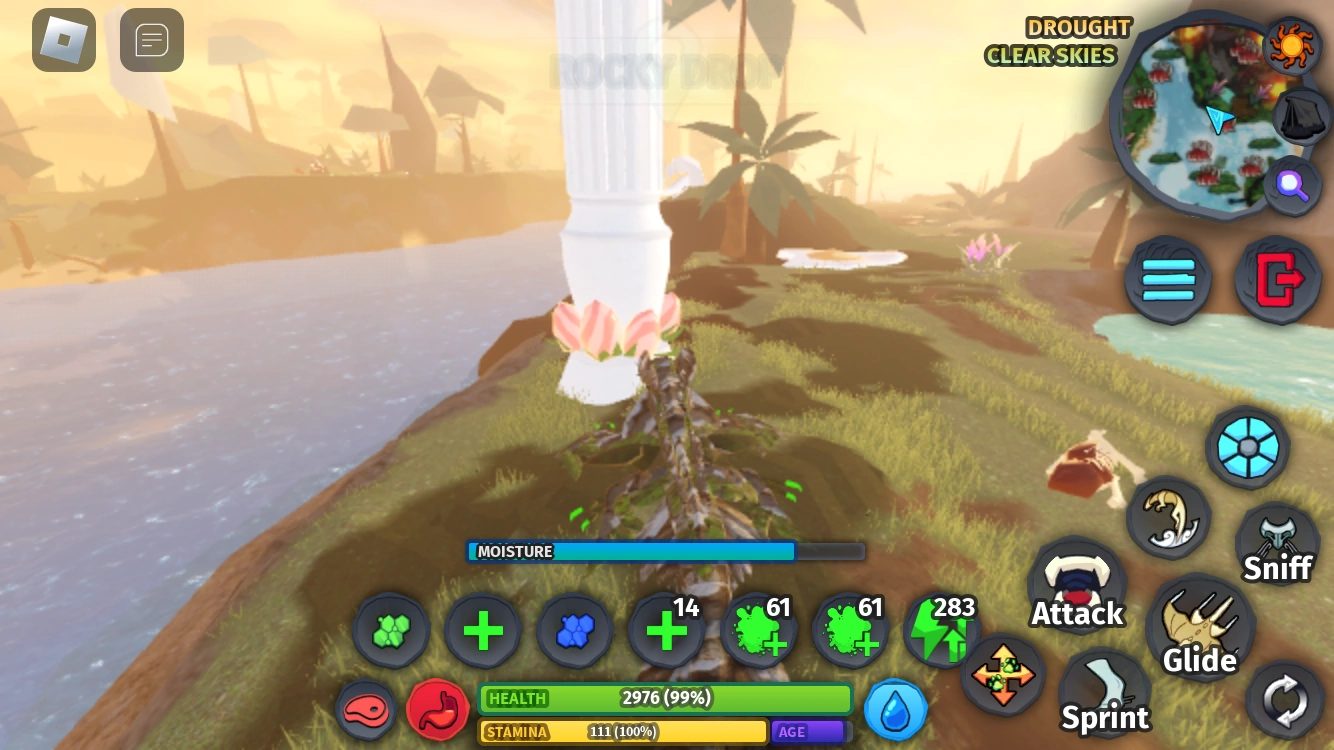Activate the 283 speed boost ability
Viewport: 1334px width, 750px height.
click(941, 630)
